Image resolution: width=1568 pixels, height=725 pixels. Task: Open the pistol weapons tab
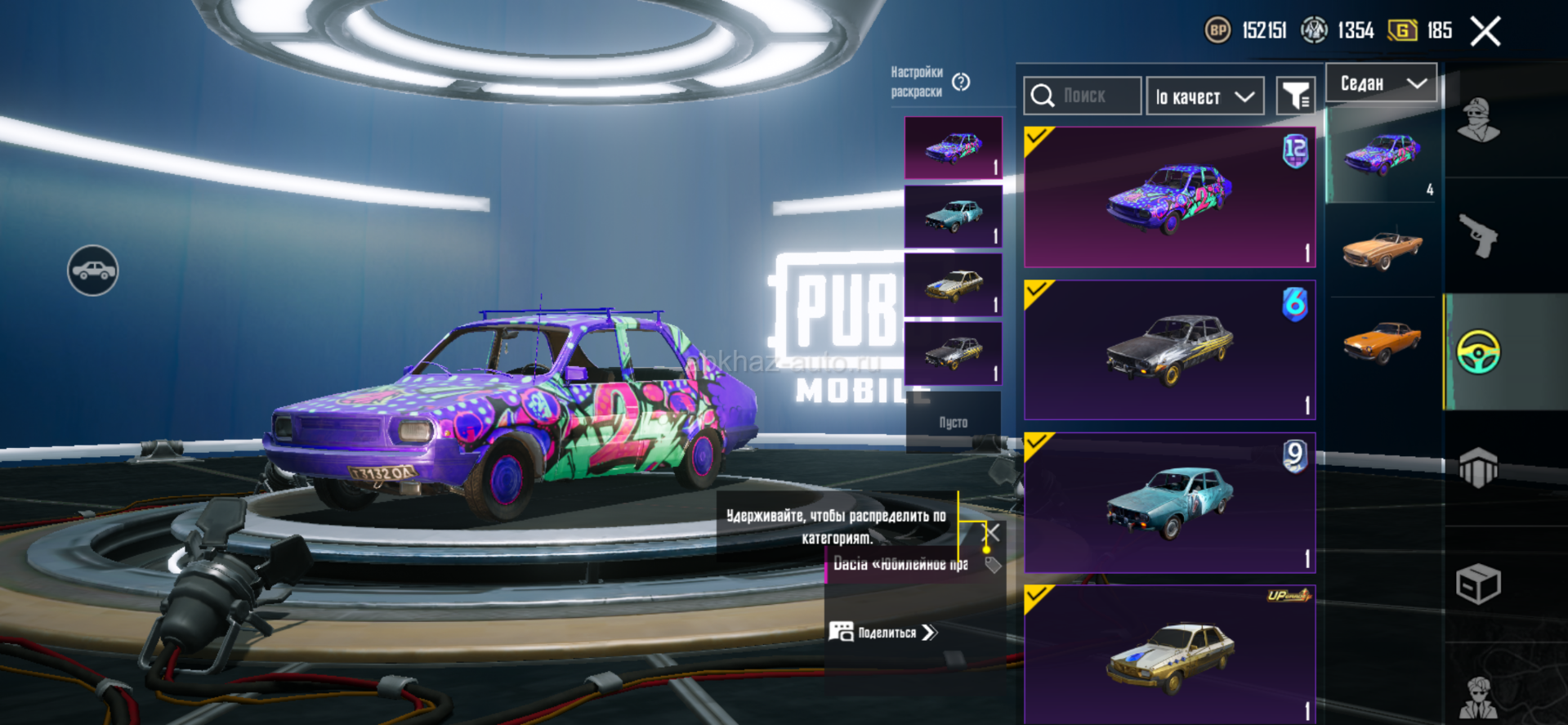[1478, 236]
